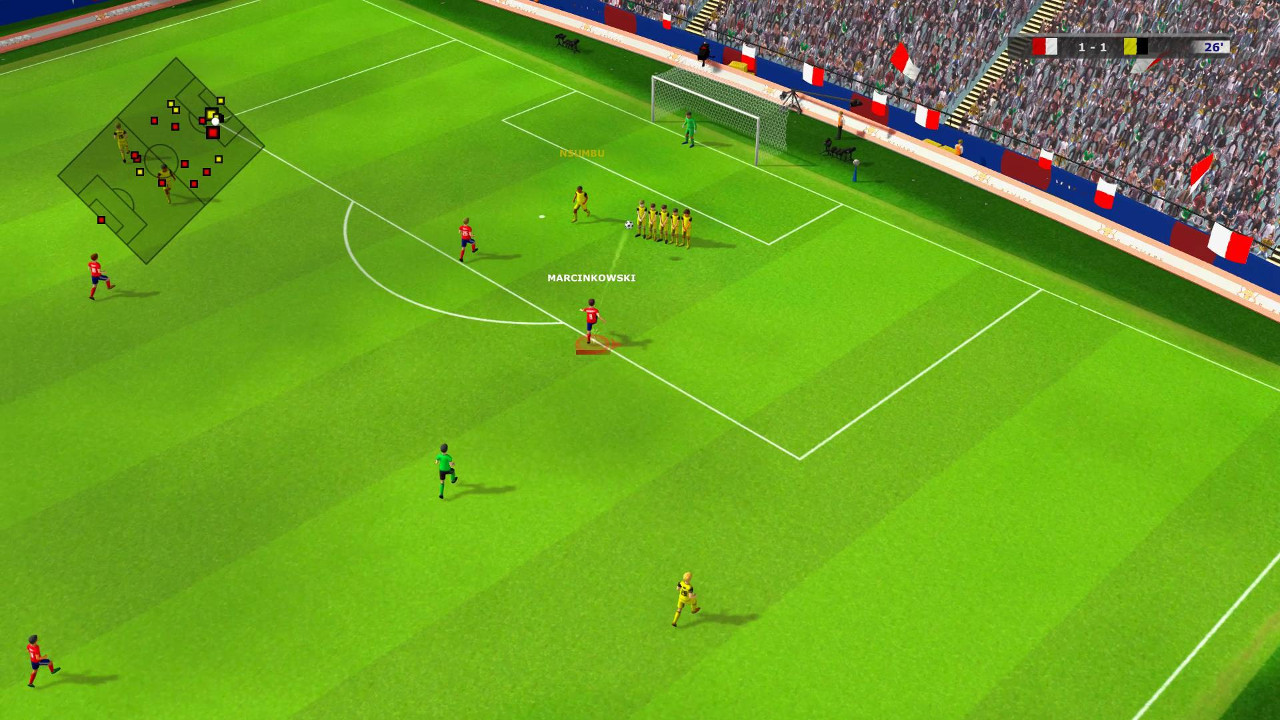Click the 1 - 1 score display
Image resolution: width=1280 pixels, height=720 pixels.
1092,46
